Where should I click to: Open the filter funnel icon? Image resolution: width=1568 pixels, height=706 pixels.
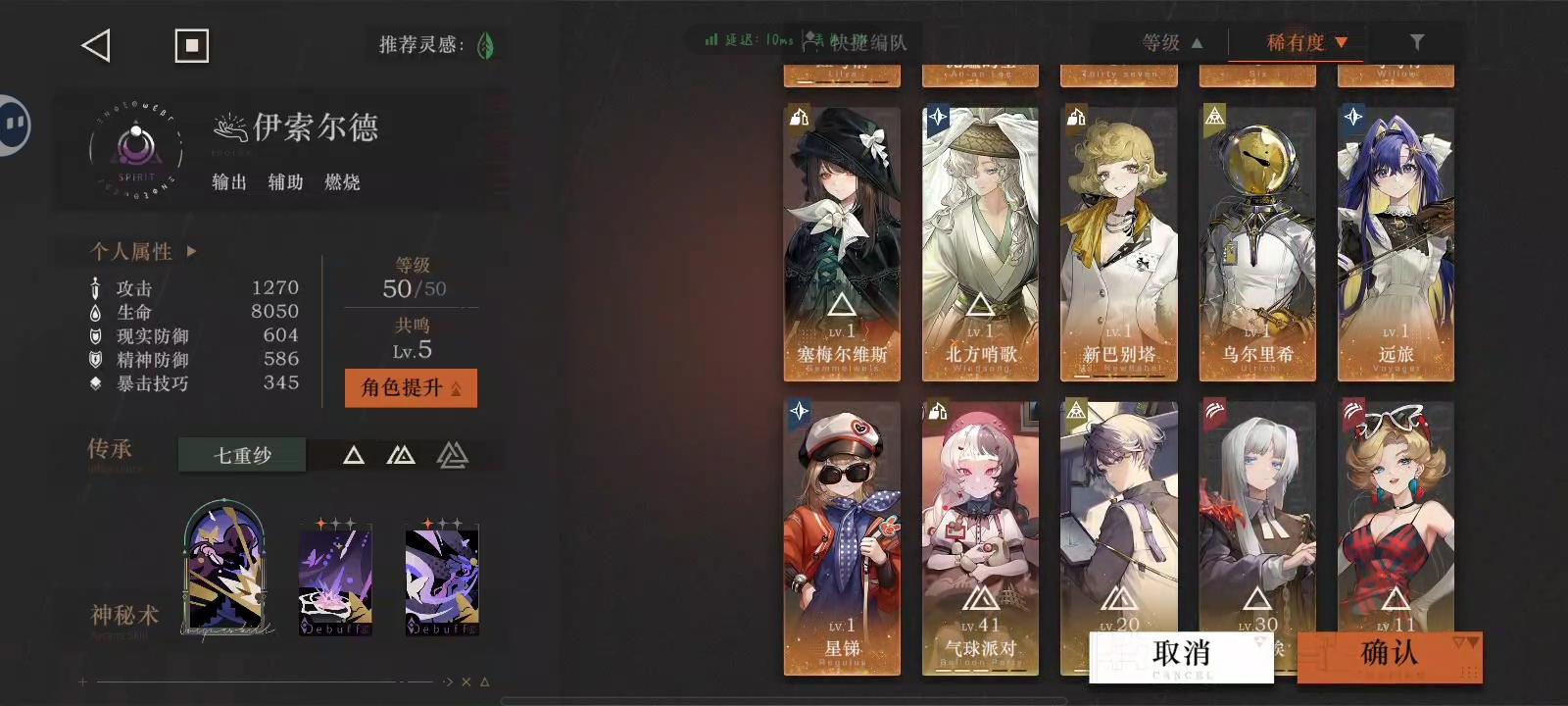click(x=1415, y=42)
